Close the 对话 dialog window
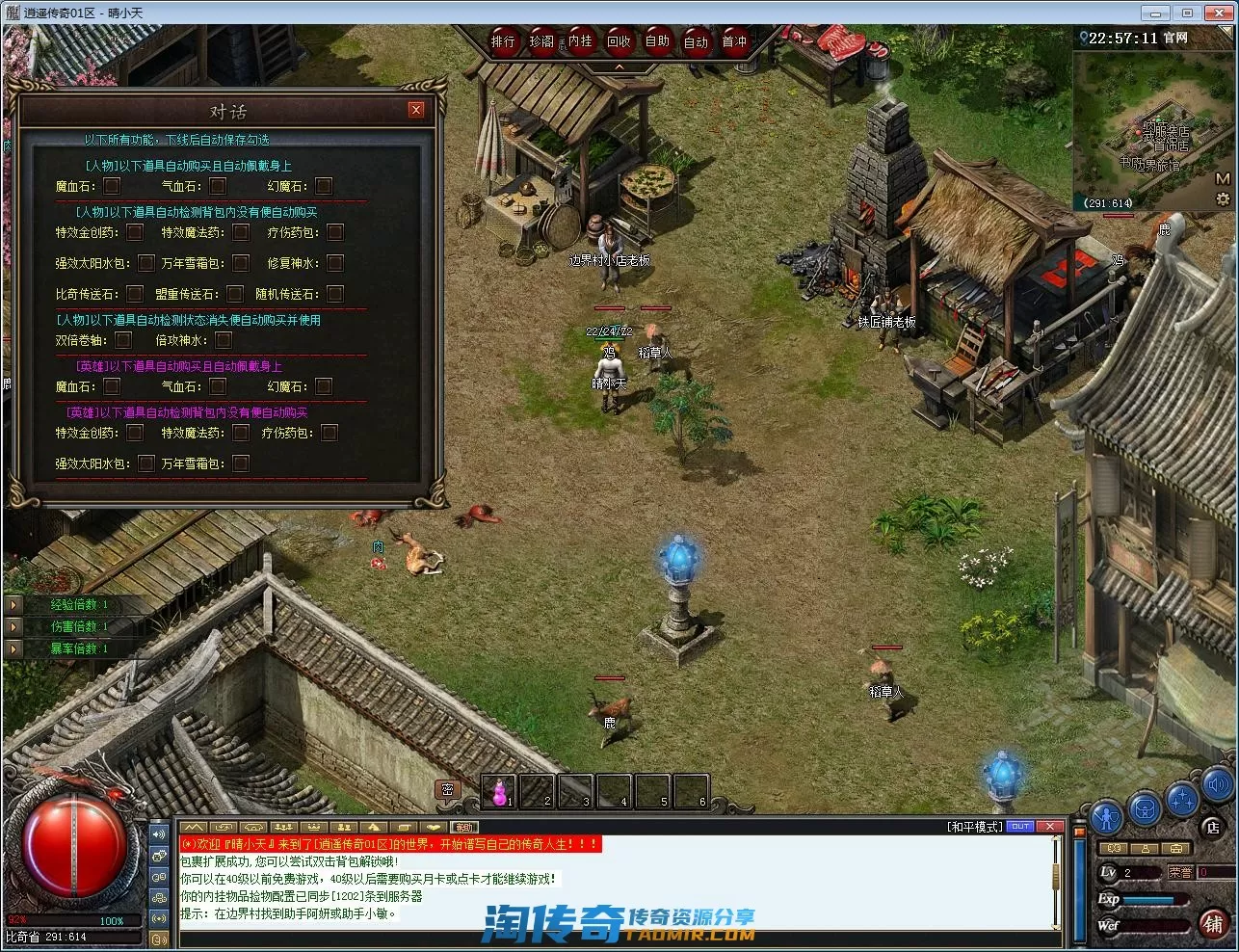Screen dimensions: 1239x952 (416, 110)
